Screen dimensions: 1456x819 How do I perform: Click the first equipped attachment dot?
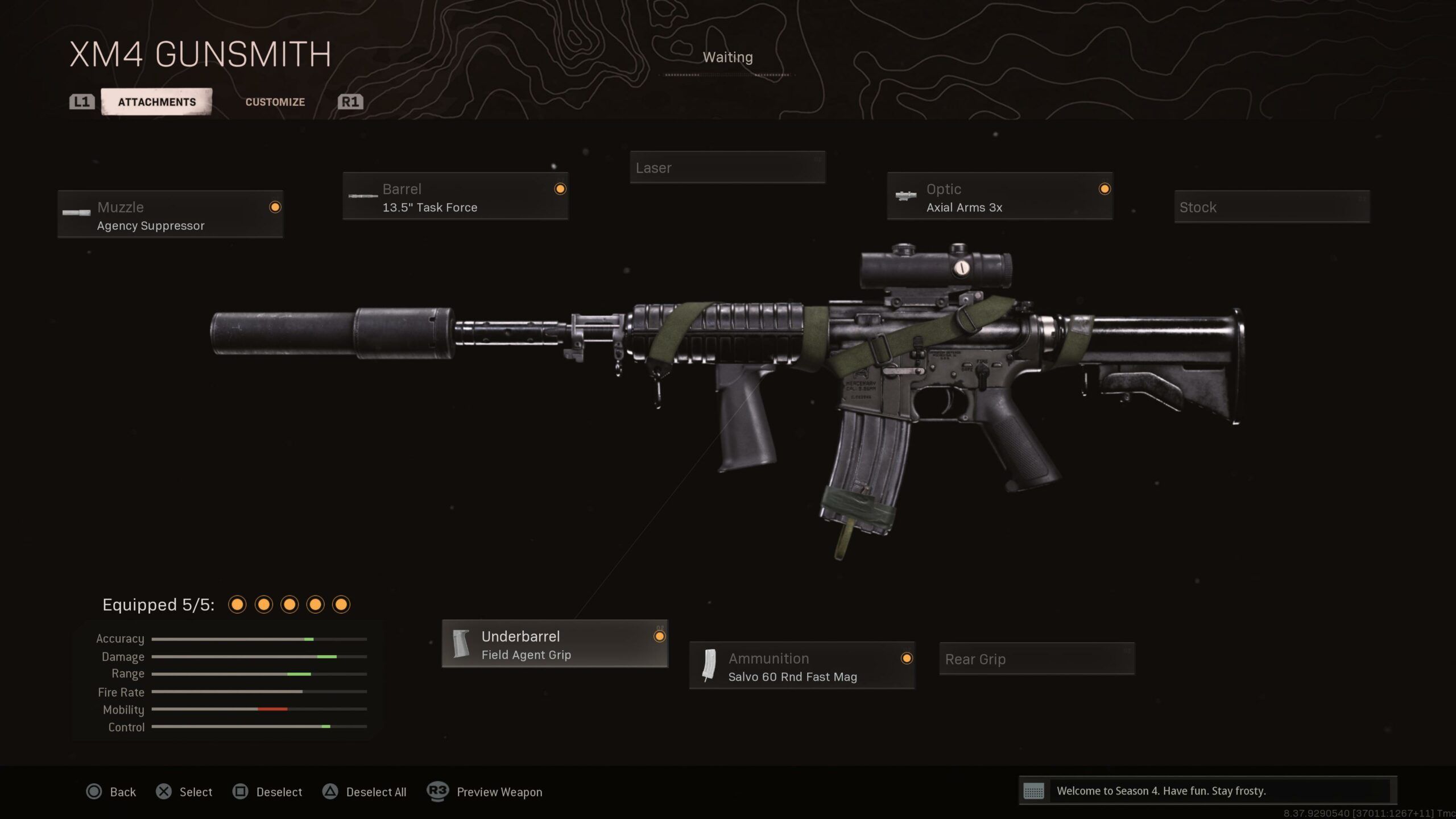coord(237,605)
